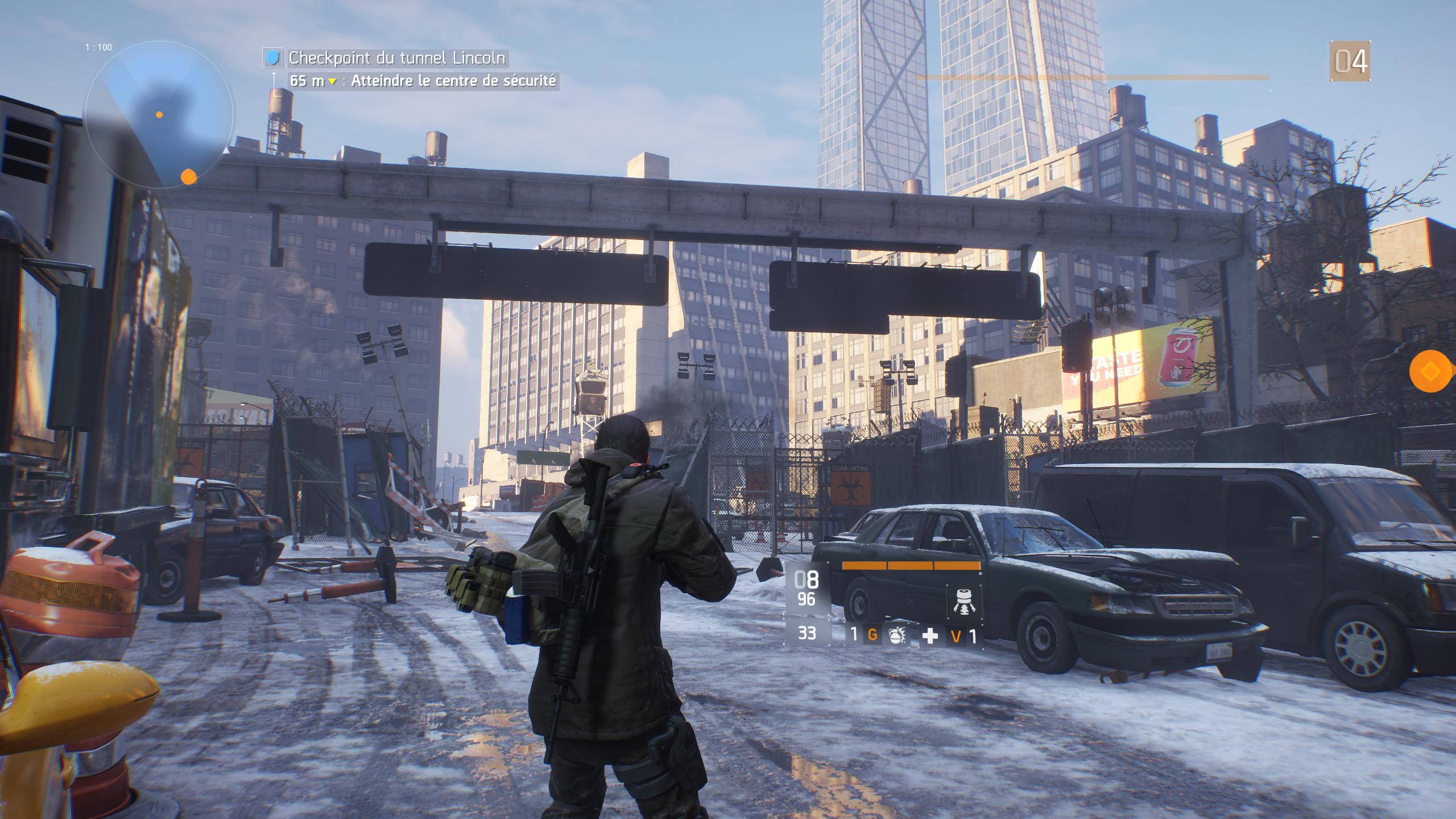Click the medkit cross icon

point(930,636)
